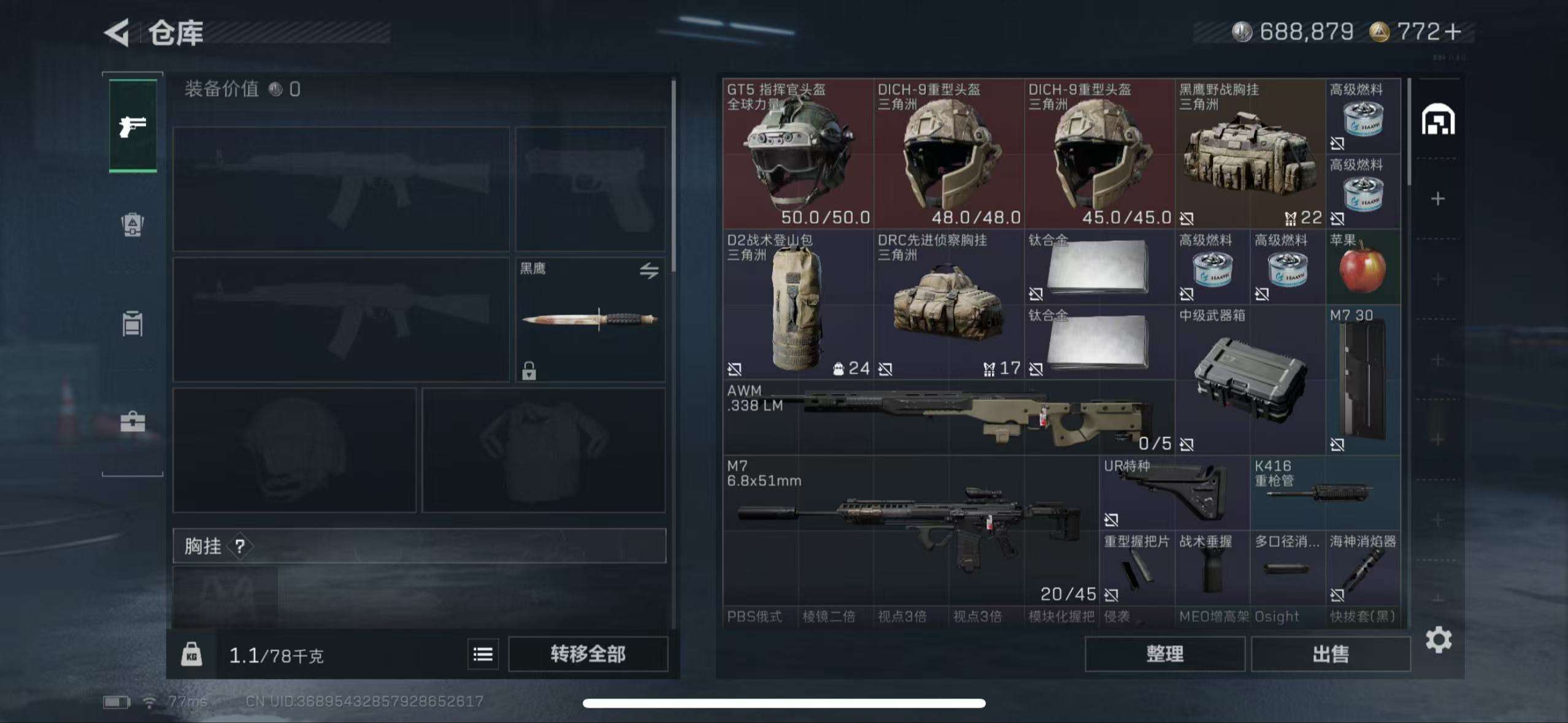This screenshot has width=1568, height=723.
Task: Select the vest category in left sidebar
Action: 132,324
